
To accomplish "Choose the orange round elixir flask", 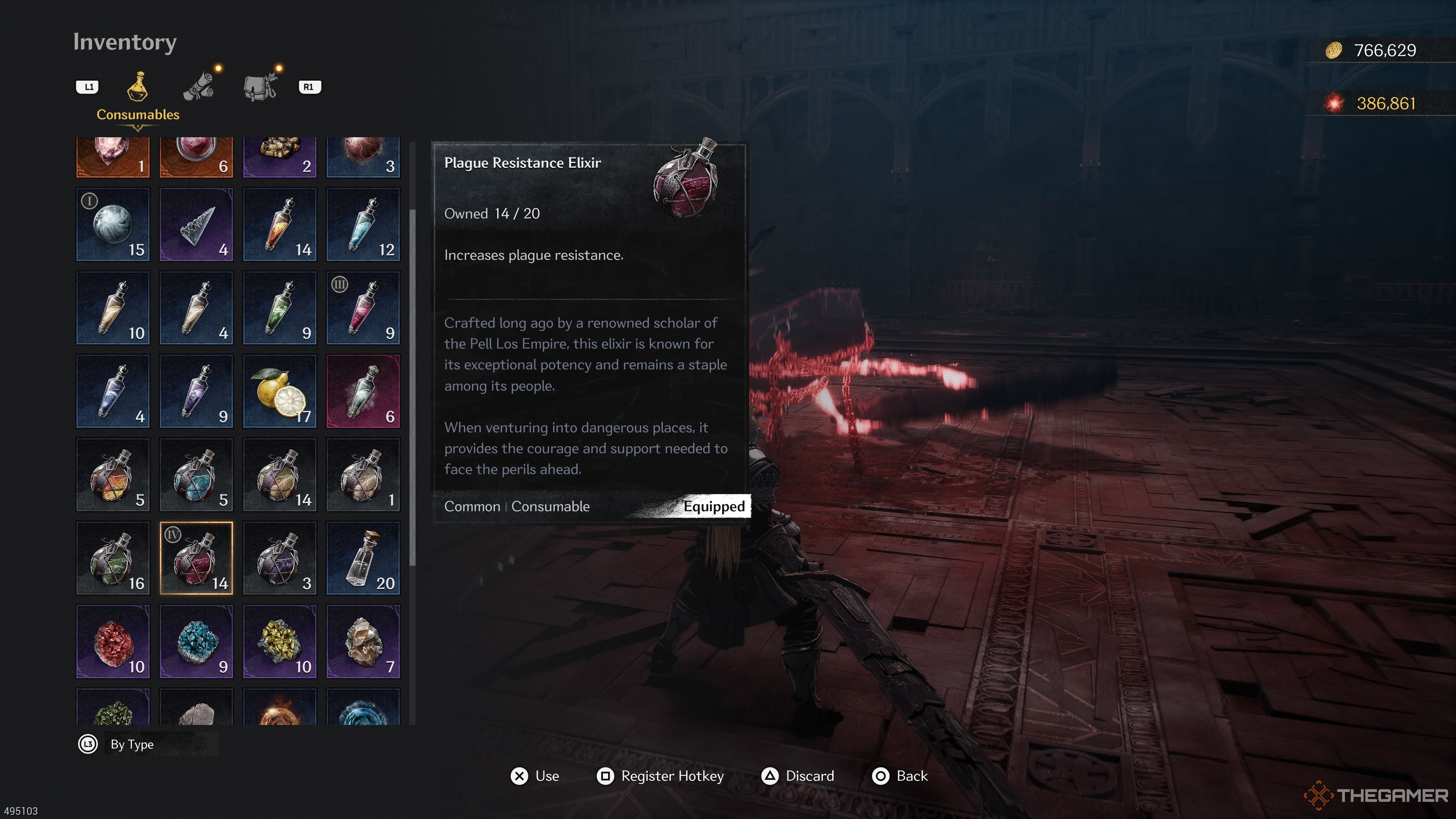I will click(x=113, y=475).
